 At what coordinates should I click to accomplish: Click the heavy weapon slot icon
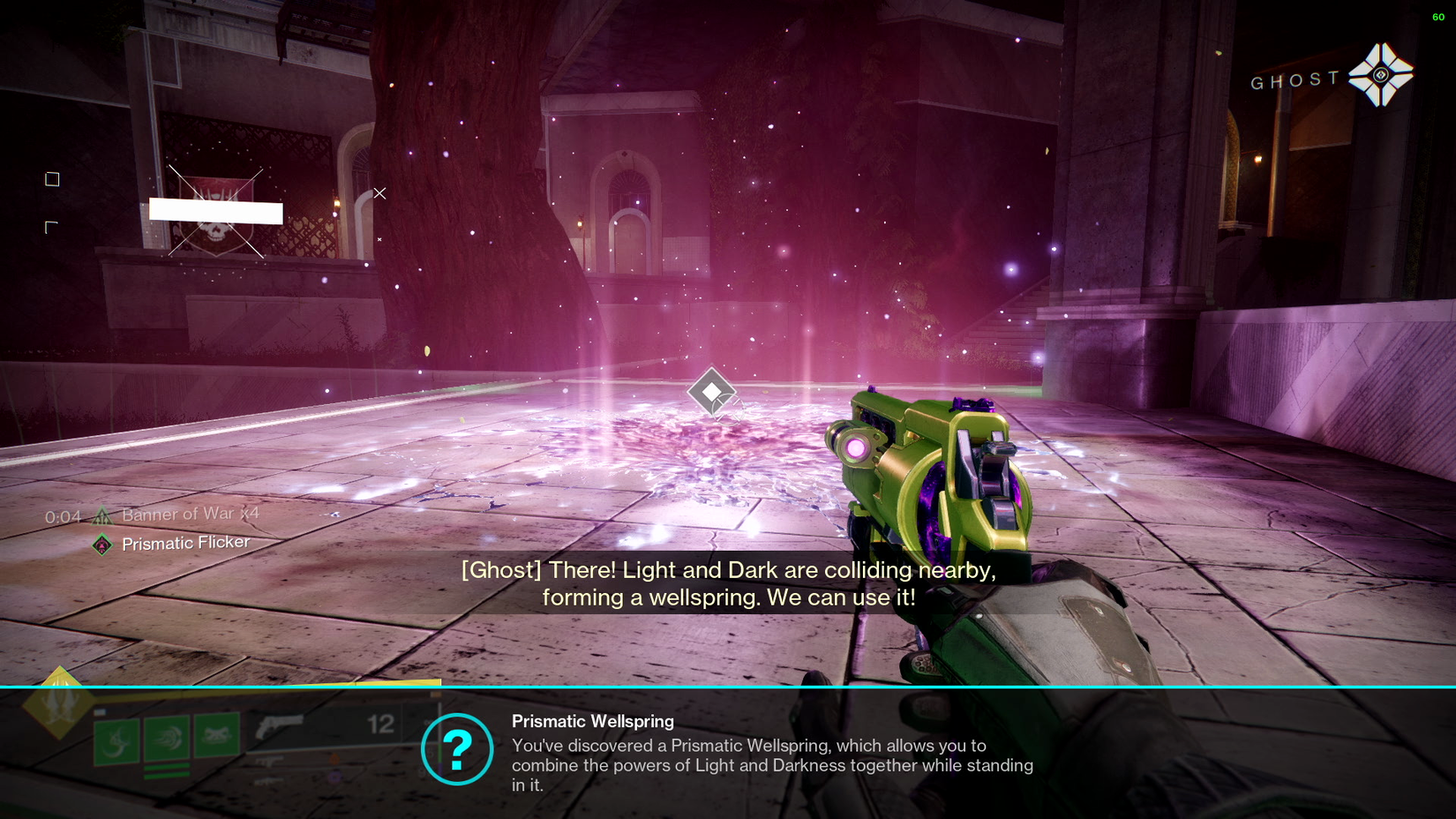[x=267, y=781]
